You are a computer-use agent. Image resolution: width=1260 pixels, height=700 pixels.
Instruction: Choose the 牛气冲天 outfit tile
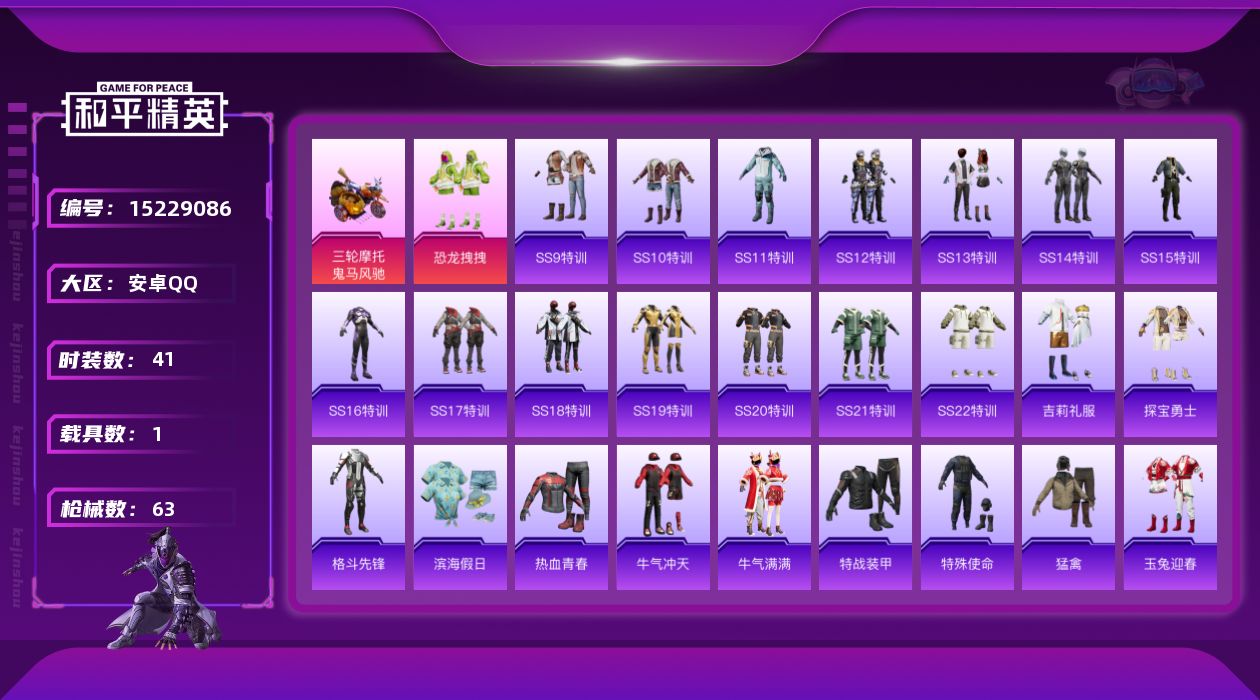tap(663, 517)
